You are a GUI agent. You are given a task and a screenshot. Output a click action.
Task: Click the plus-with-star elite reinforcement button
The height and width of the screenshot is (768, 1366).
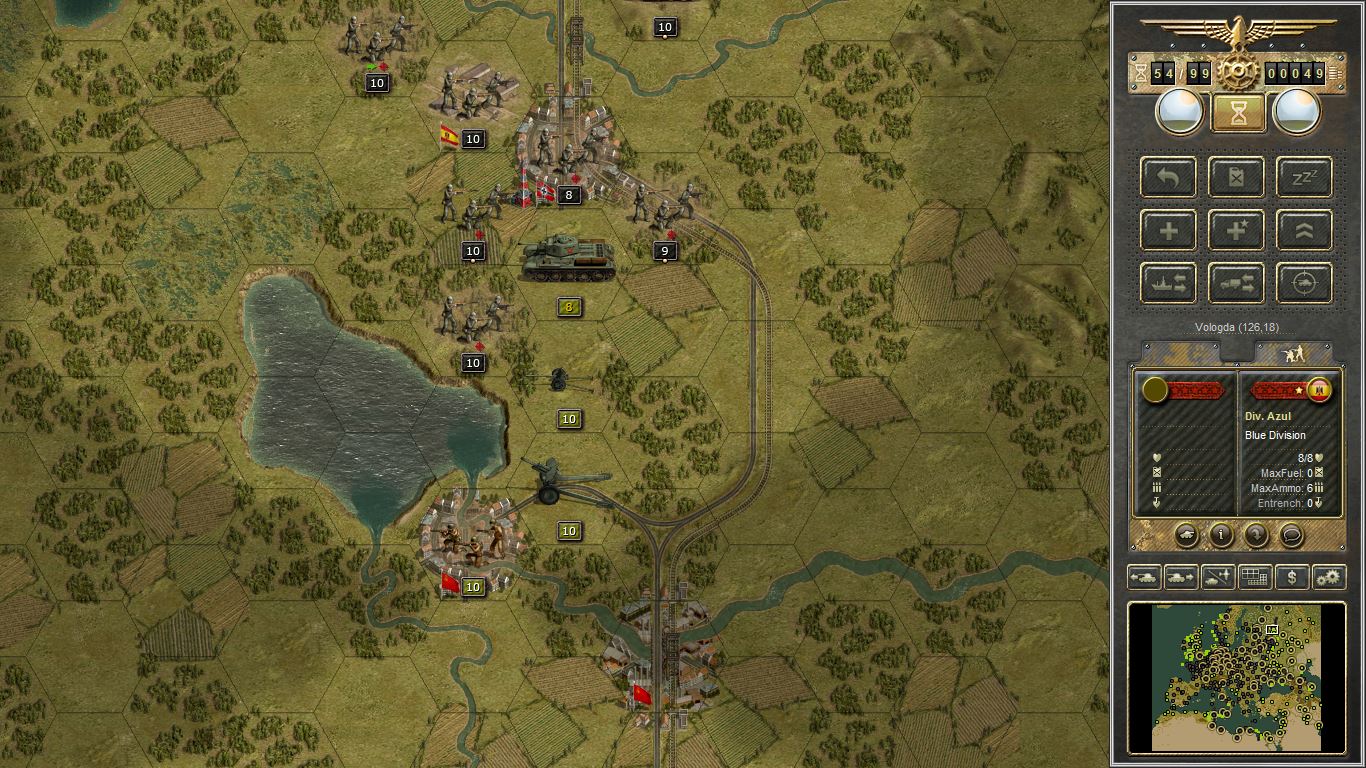pos(1237,231)
